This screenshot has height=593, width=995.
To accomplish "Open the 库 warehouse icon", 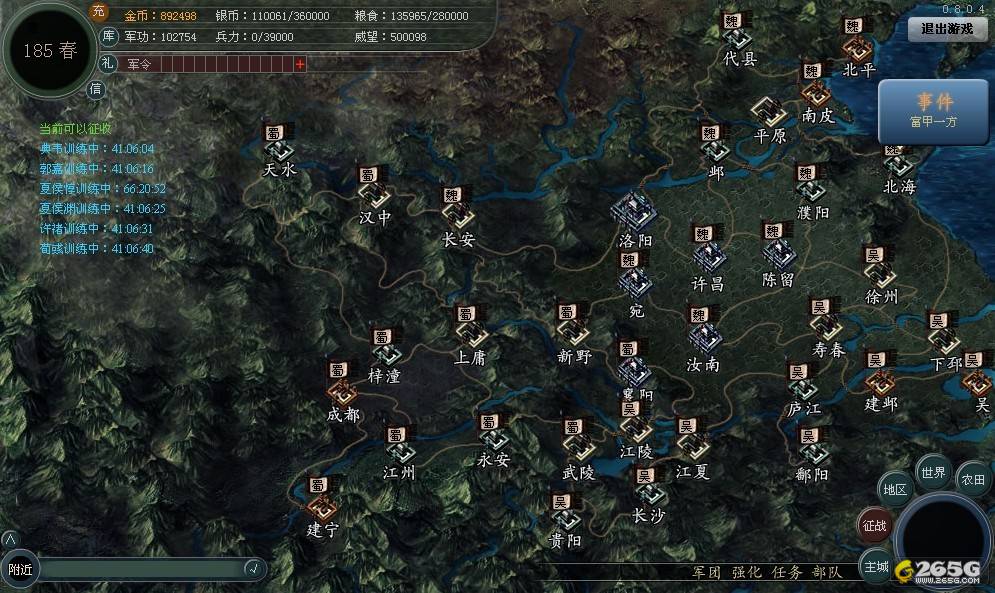I will coord(110,37).
